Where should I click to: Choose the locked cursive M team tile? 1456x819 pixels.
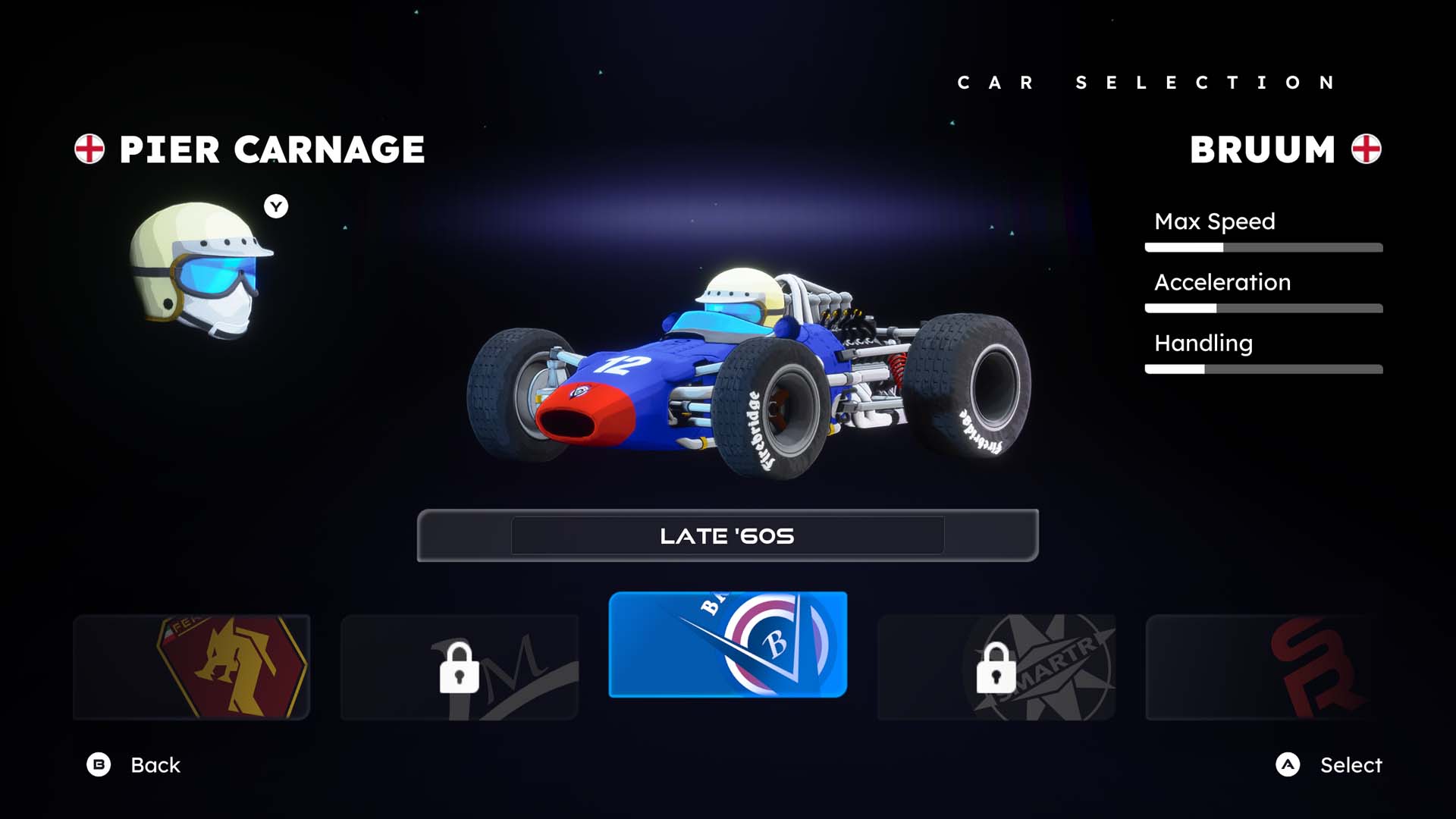click(460, 667)
